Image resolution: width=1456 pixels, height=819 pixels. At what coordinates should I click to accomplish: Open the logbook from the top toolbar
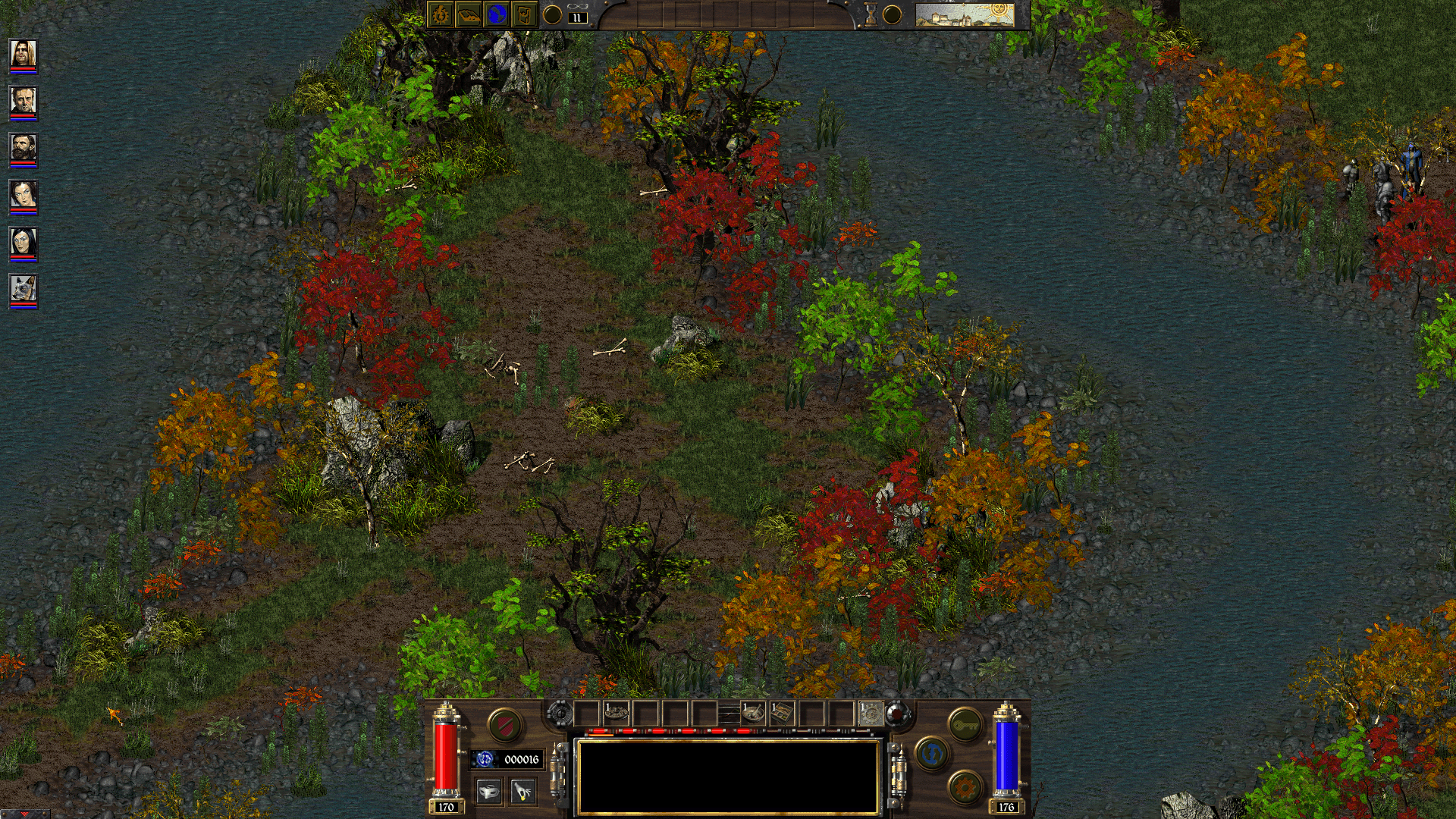(x=468, y=15)
